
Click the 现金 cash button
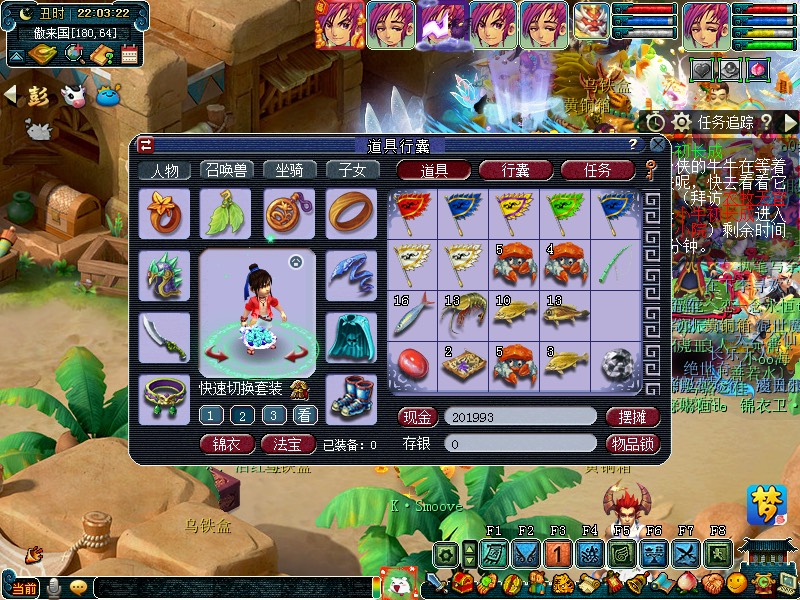pyautogui.click(x=417, y=416)
